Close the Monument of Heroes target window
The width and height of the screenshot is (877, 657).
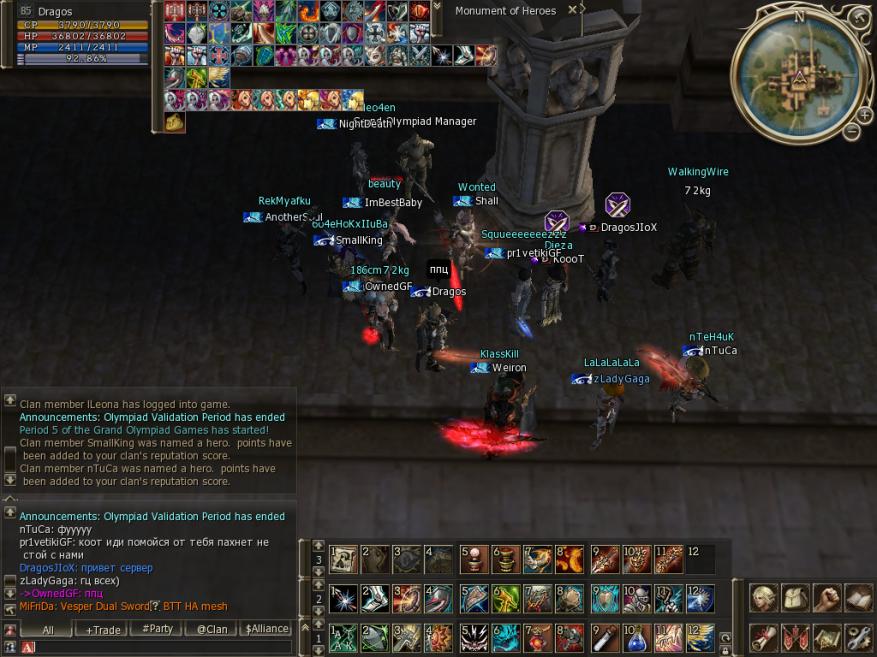point(572,10)
